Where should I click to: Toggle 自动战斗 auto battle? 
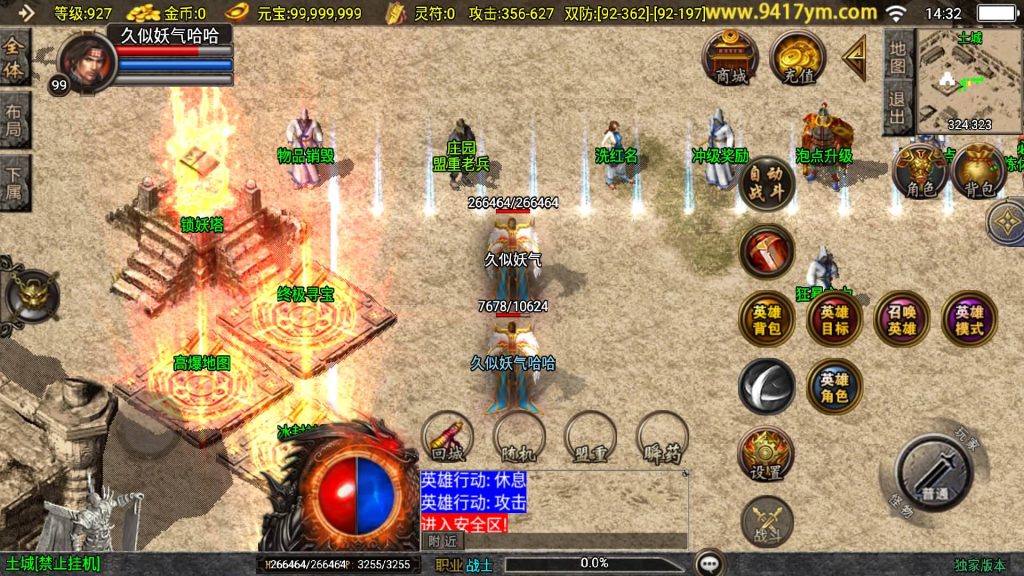point(767,182)
